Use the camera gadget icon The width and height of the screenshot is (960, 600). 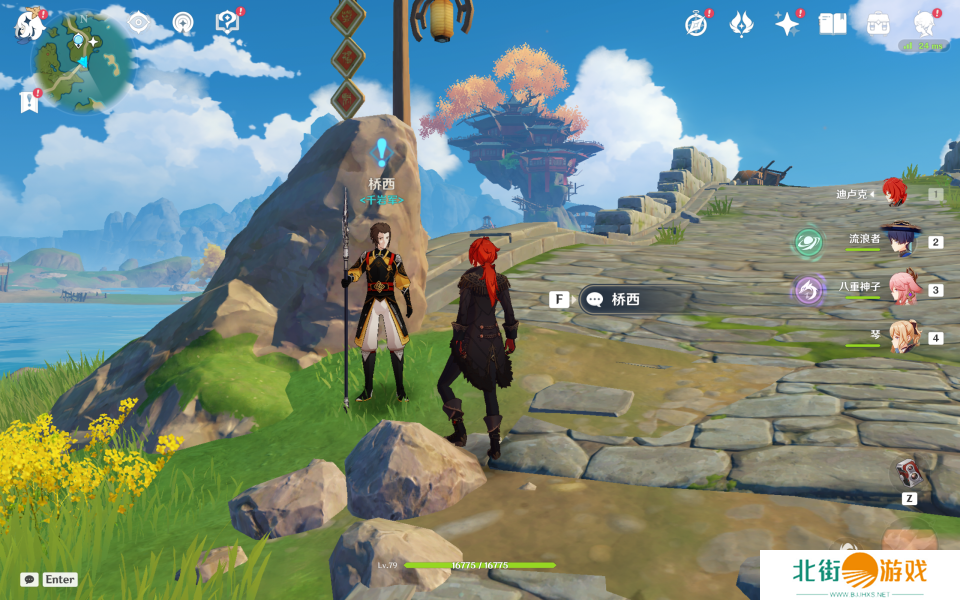click(908, 471)
